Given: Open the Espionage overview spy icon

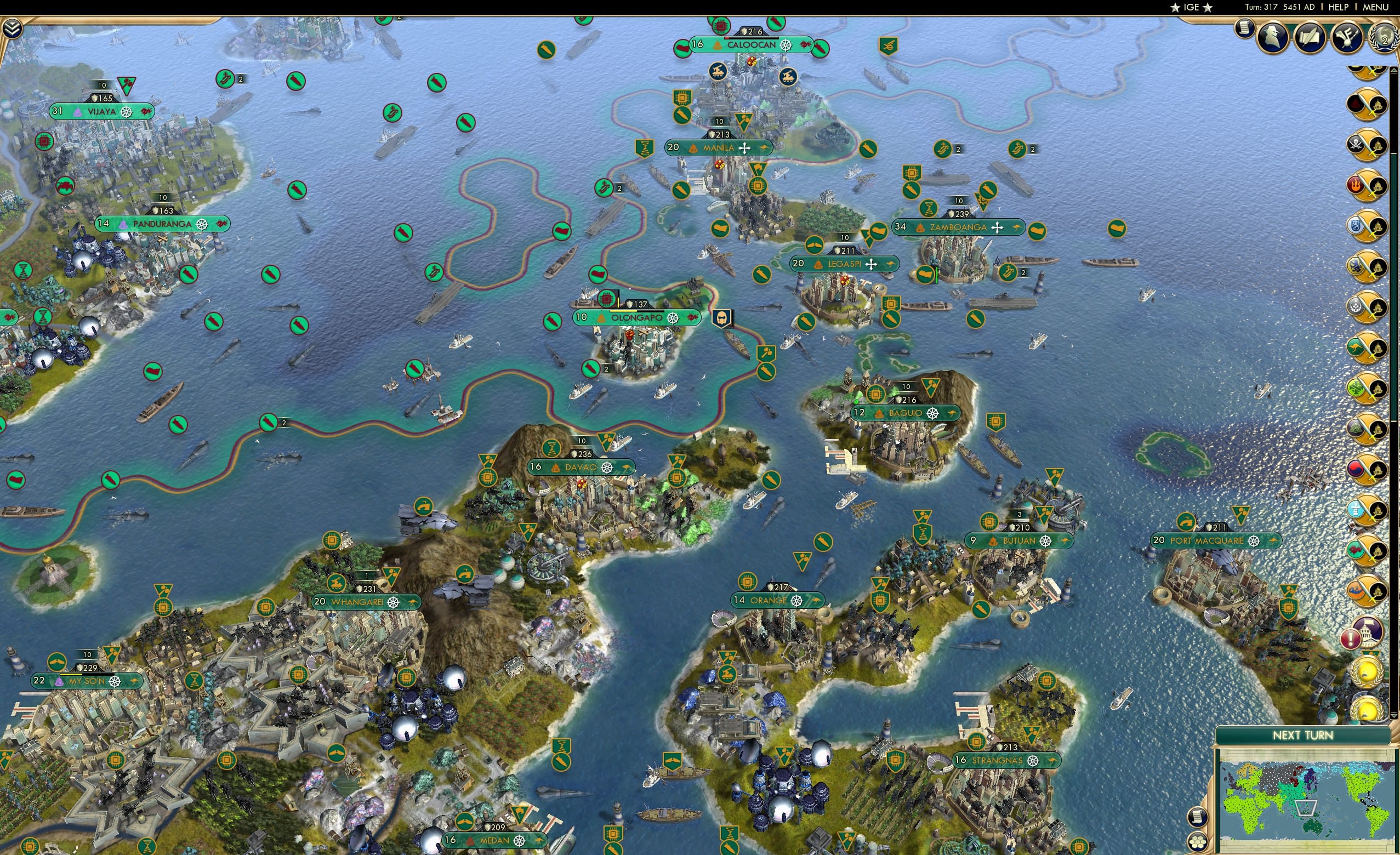Looking at the screenshot, I should 1273,37.
